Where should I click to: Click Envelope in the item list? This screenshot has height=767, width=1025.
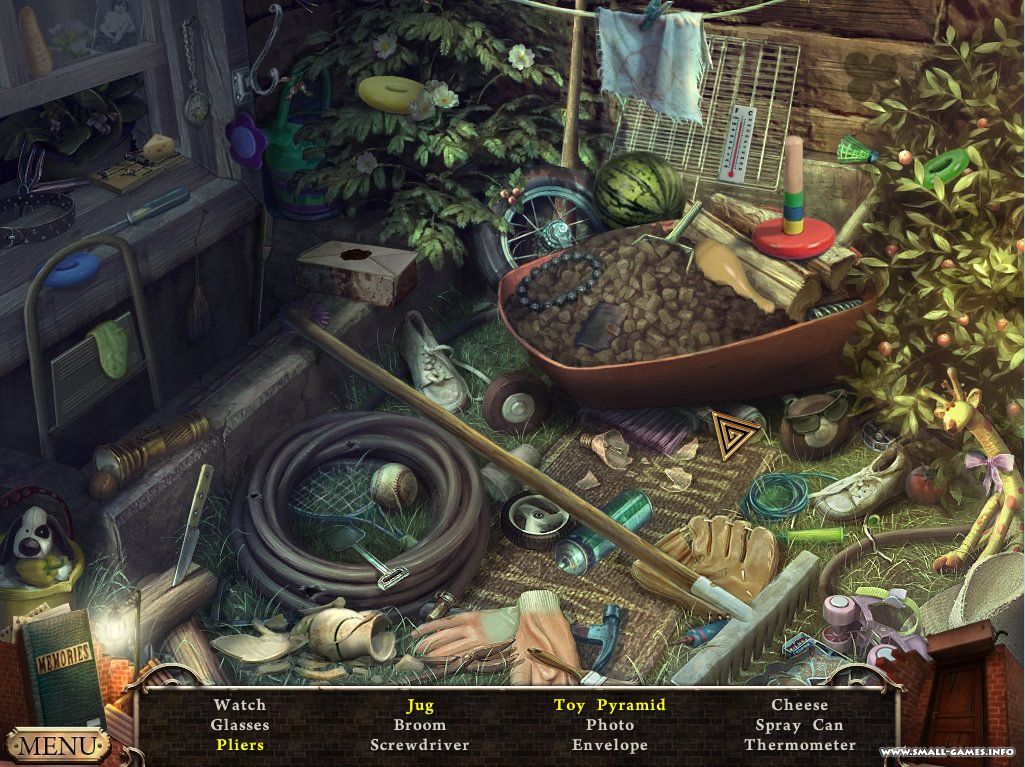point(609,745)
